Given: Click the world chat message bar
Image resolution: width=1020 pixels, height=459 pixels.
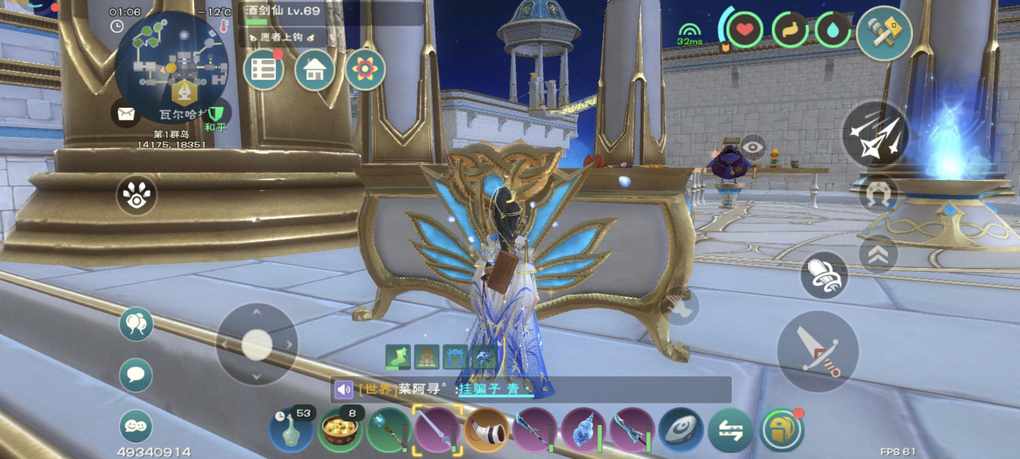Looking at the screenshot, I should pyautogui.click(x=530, y=389).
